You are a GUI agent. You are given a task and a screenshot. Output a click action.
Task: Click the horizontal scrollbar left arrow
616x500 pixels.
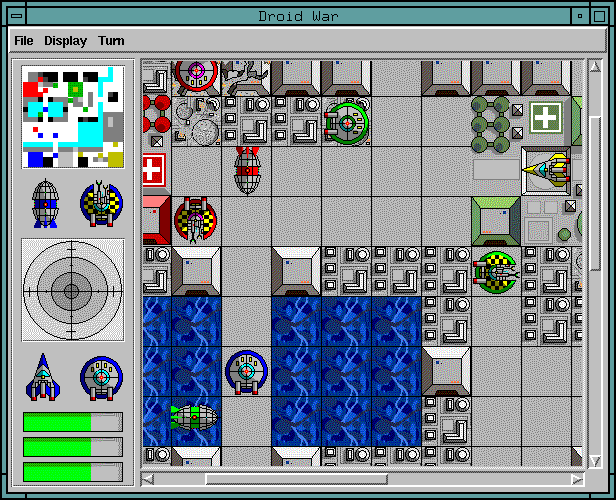point(149,479)
